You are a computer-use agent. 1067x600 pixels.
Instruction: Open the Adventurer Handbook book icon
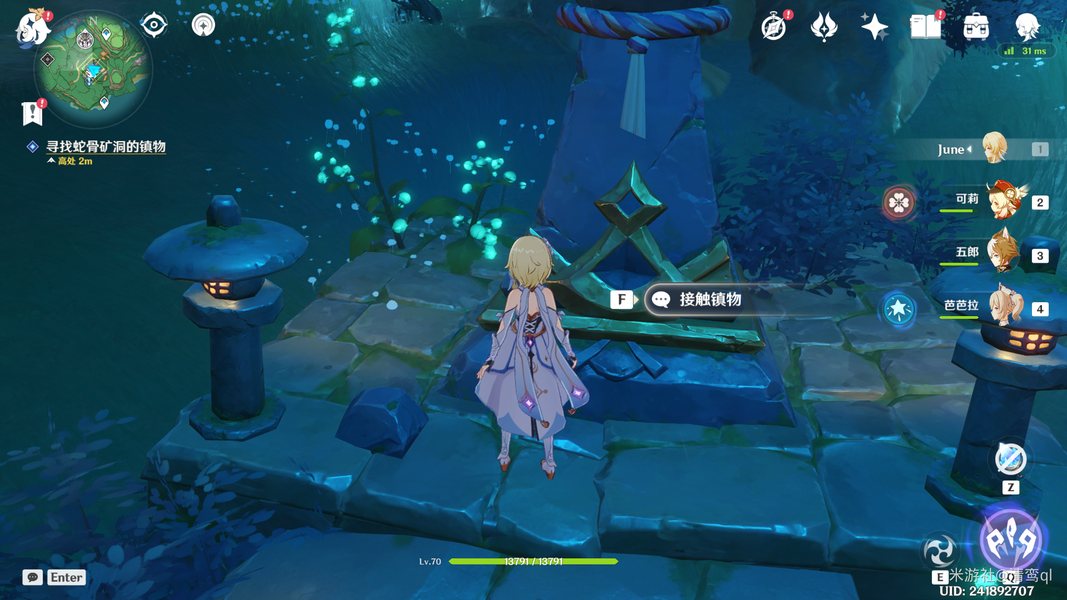point(925,27)
